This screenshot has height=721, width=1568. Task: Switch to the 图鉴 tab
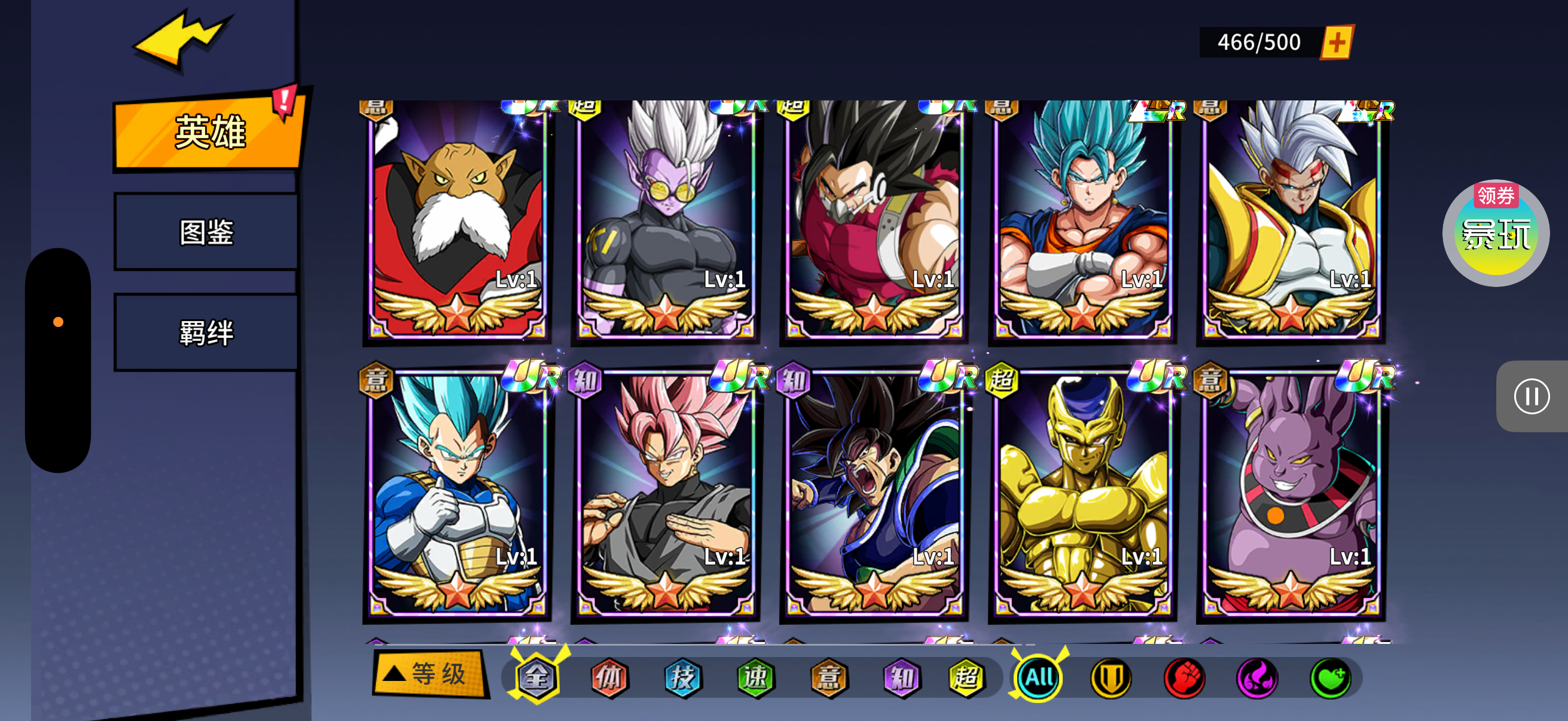(206, 233)
